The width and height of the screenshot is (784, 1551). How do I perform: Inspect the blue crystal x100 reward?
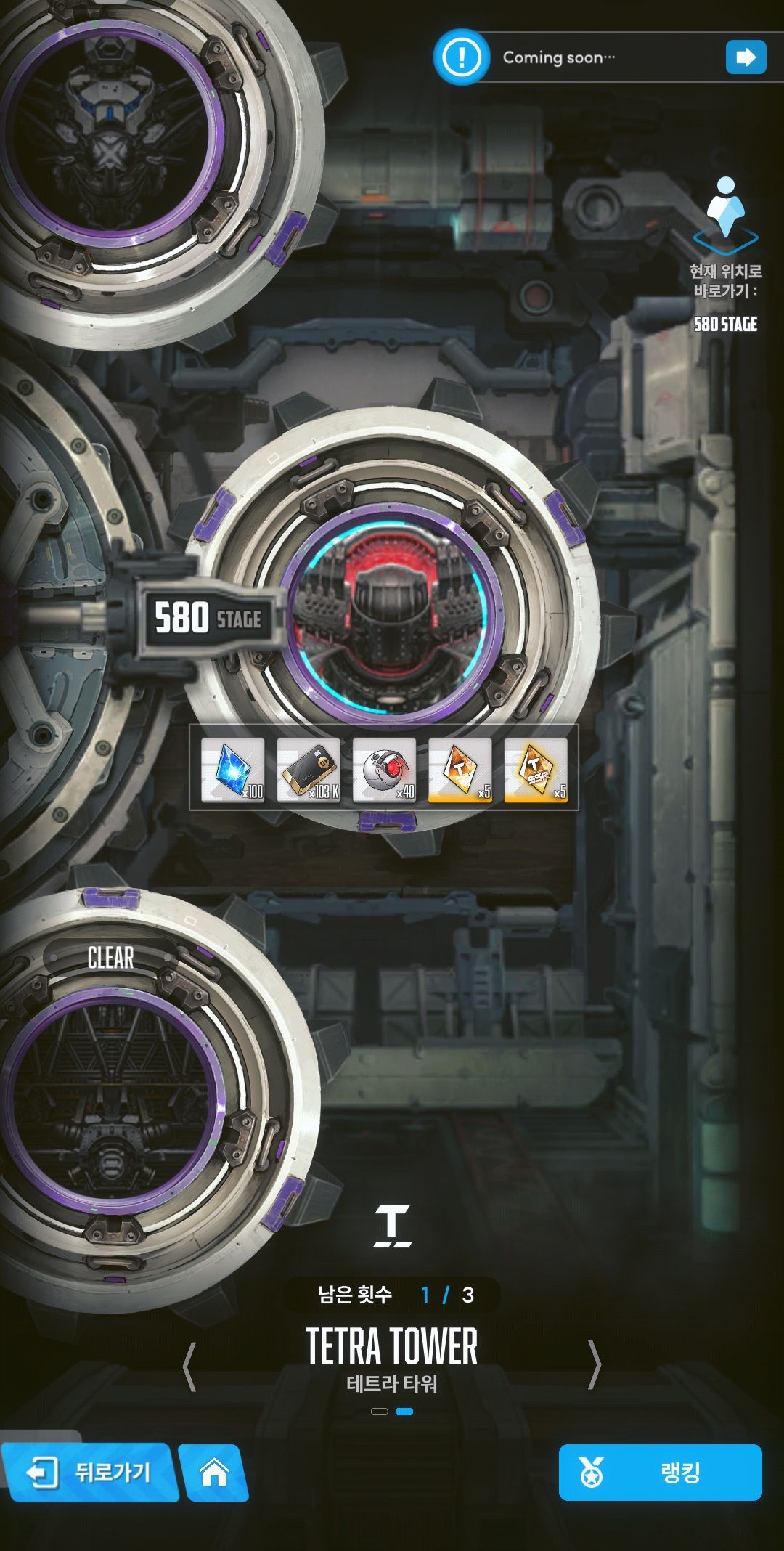coord(233,770)
